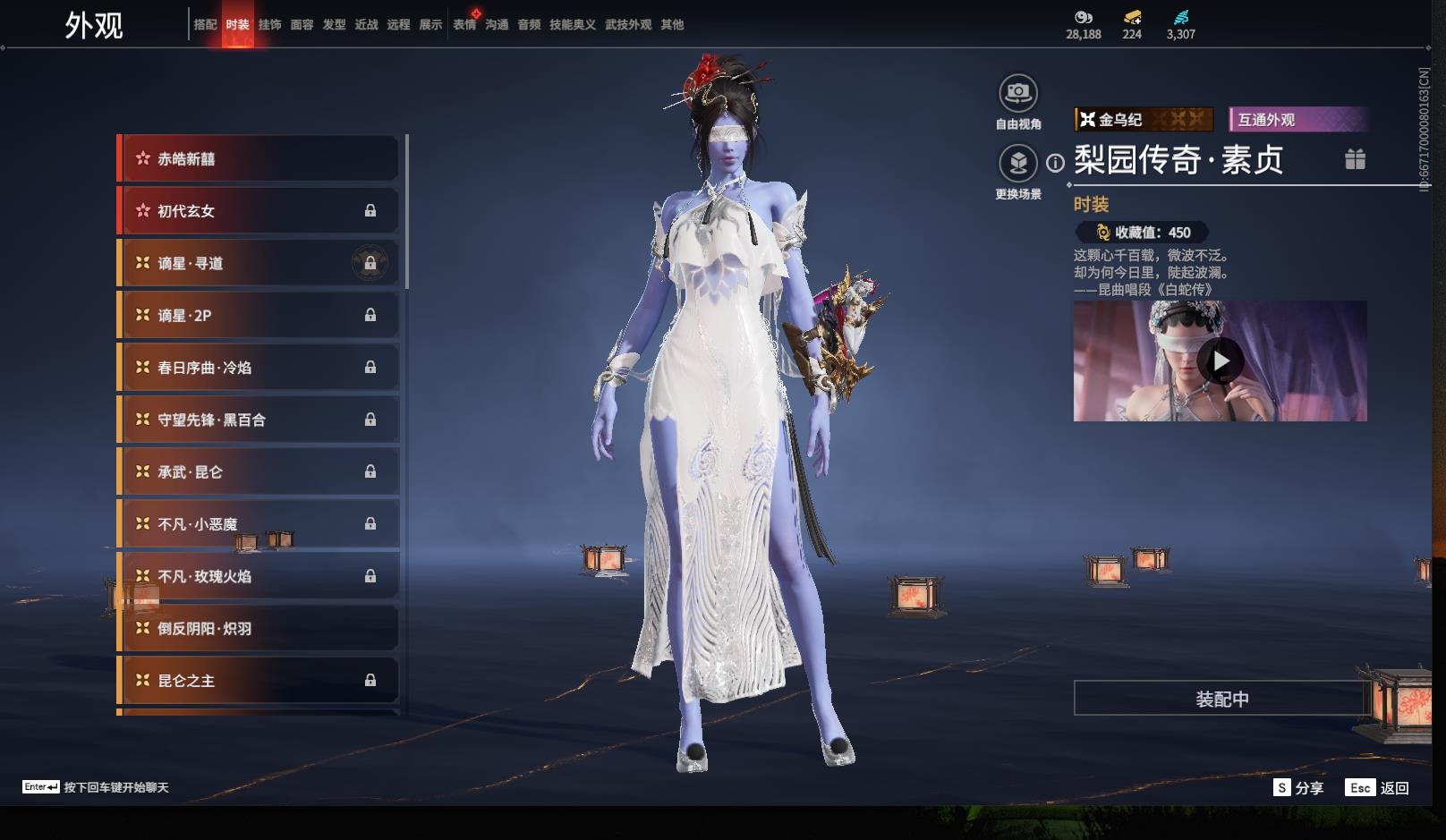Screen dimensions: 1446x840
Task: Click the 装配中 equip button
Action: (x=1221, y=699)
